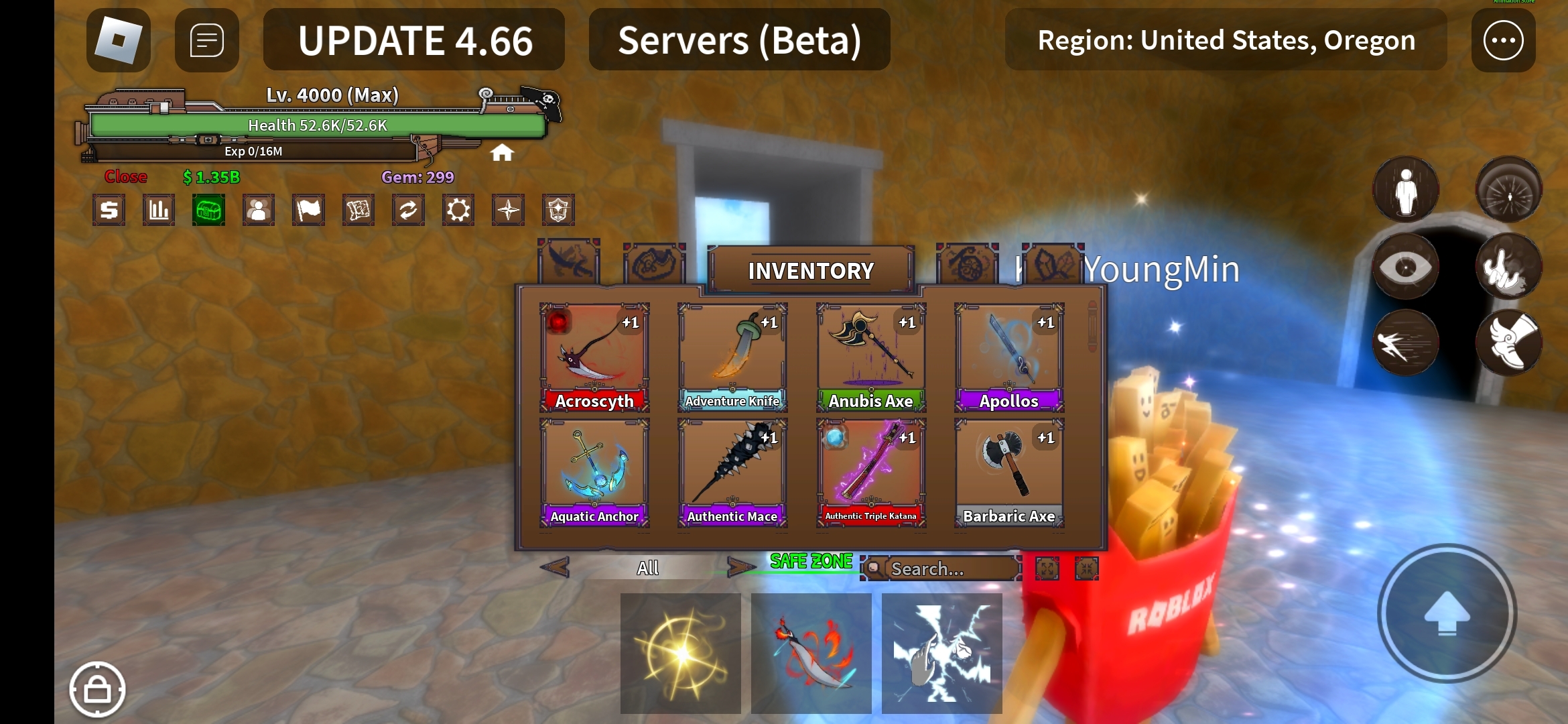
Task: Select the Acroscyth weapon slot
Action: point(594,357)
